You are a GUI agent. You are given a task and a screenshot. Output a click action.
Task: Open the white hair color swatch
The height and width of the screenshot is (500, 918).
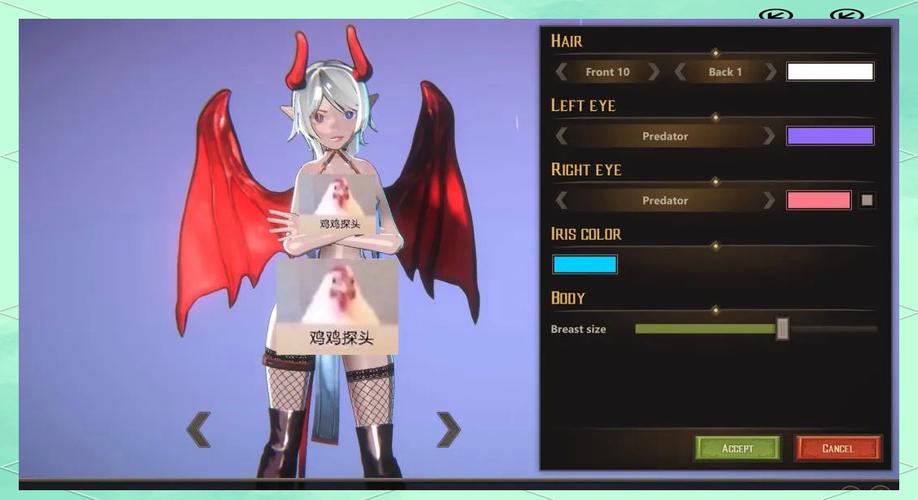click(830, 72)
